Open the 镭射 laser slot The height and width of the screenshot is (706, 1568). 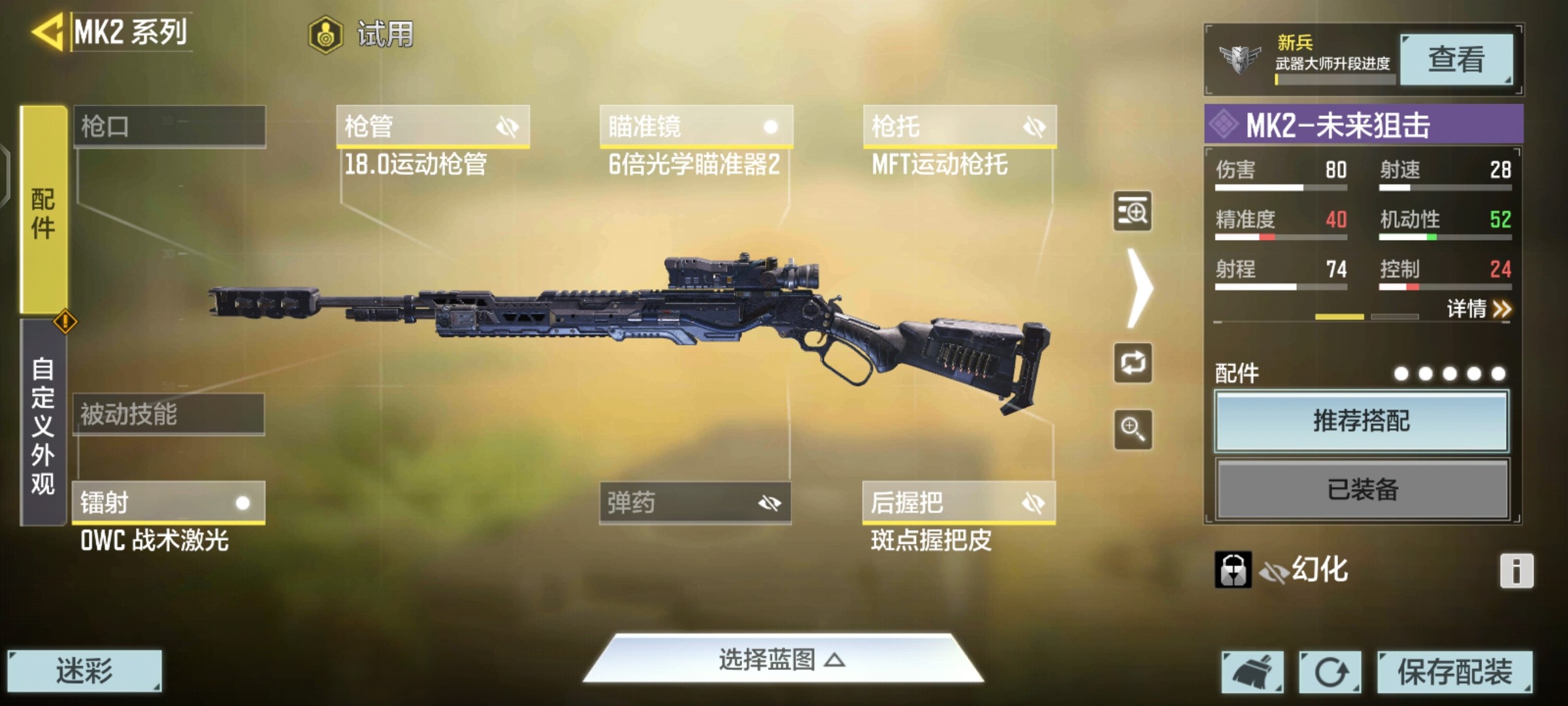pyautogui.click(x=169, y=503)
